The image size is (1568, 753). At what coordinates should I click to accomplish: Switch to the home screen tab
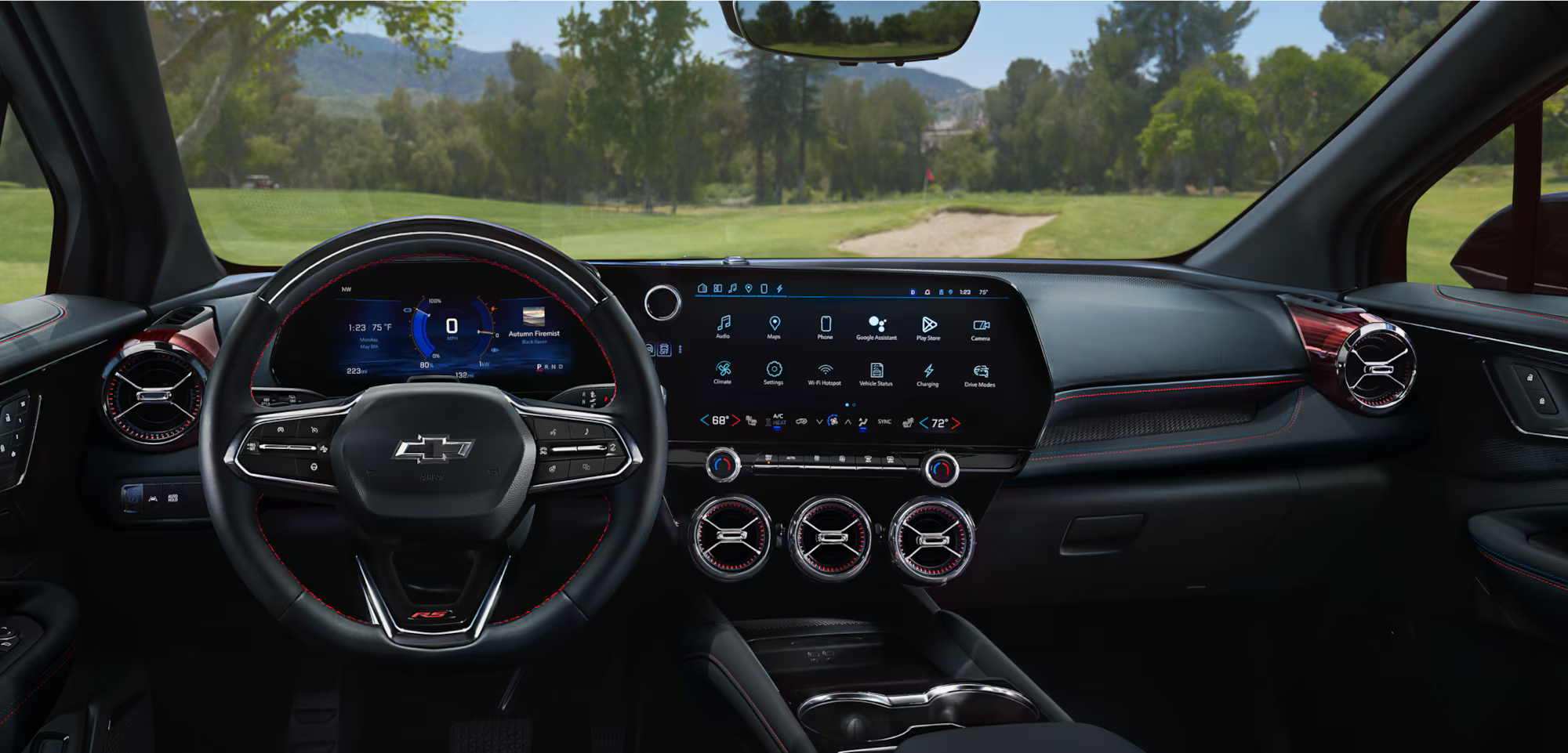click(x=703, y=288)
